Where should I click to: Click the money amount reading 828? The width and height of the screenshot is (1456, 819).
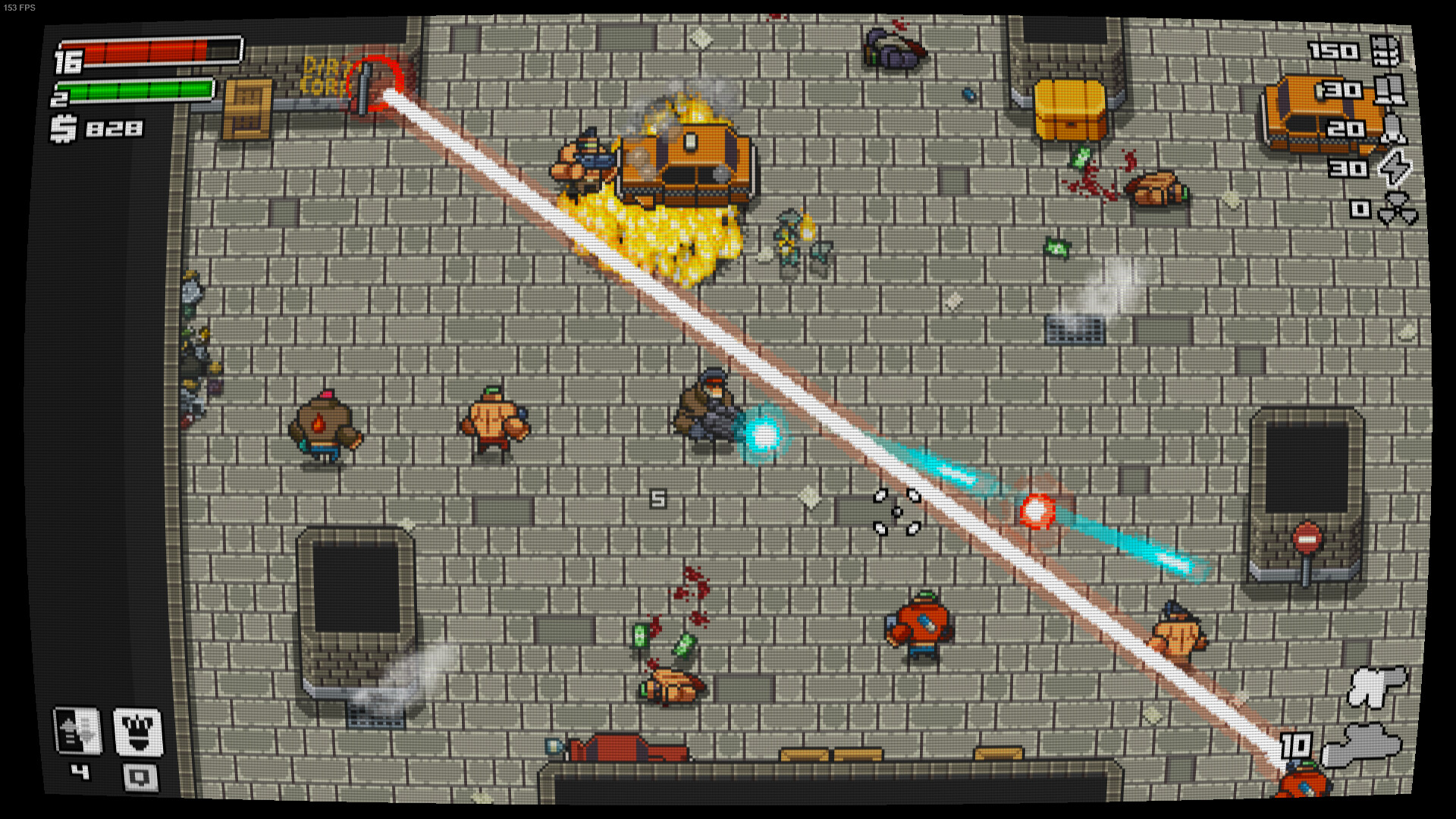(x=114, y=128)
